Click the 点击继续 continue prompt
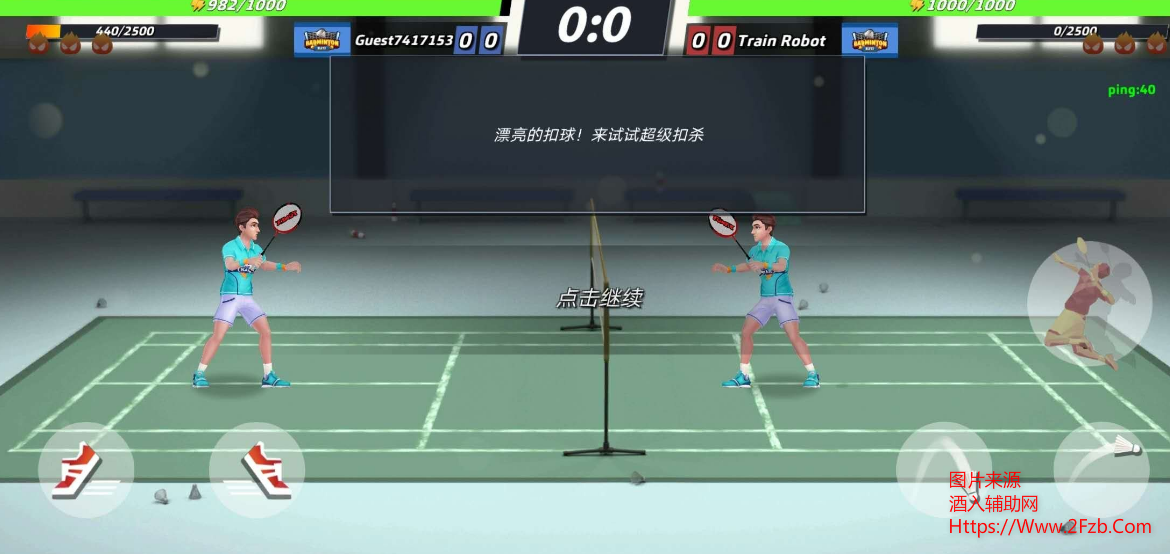This screenshot has width=1170, height=554. point(599,298)
